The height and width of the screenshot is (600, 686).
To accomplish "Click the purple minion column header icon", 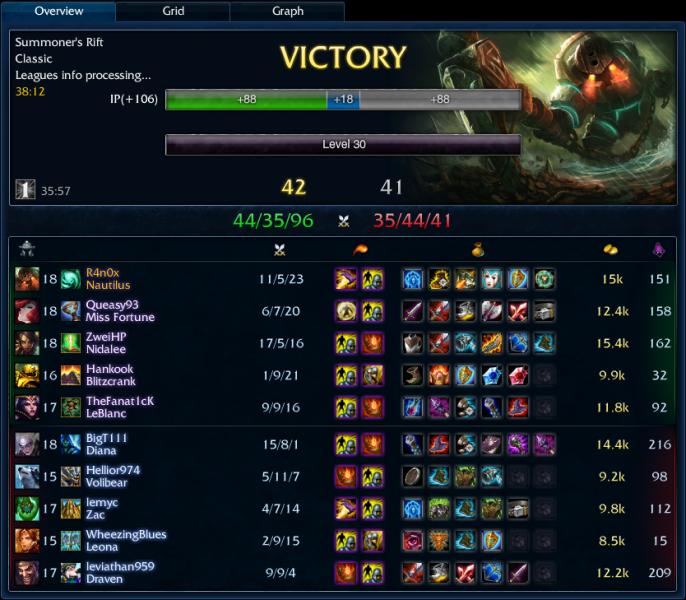I will (658, 250).
